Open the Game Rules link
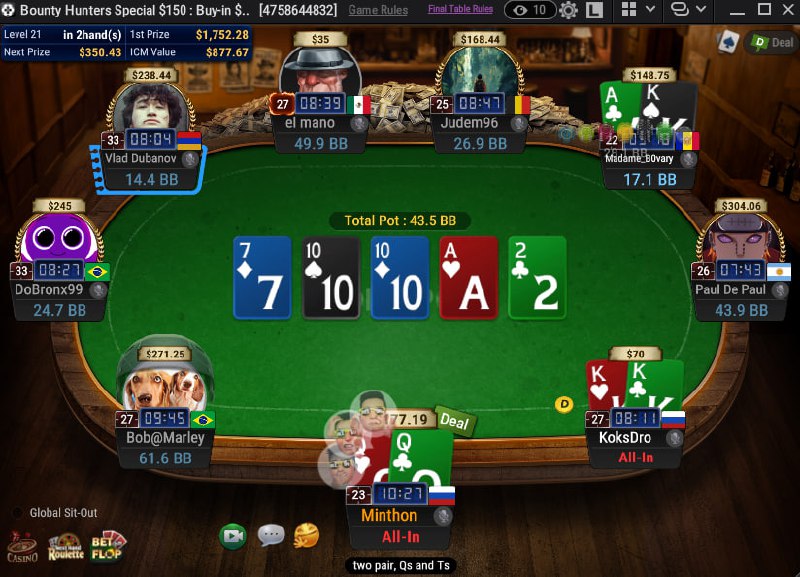The height and width of the screenshot is (577, 800). pyautogui.click(x=378, y=10)
